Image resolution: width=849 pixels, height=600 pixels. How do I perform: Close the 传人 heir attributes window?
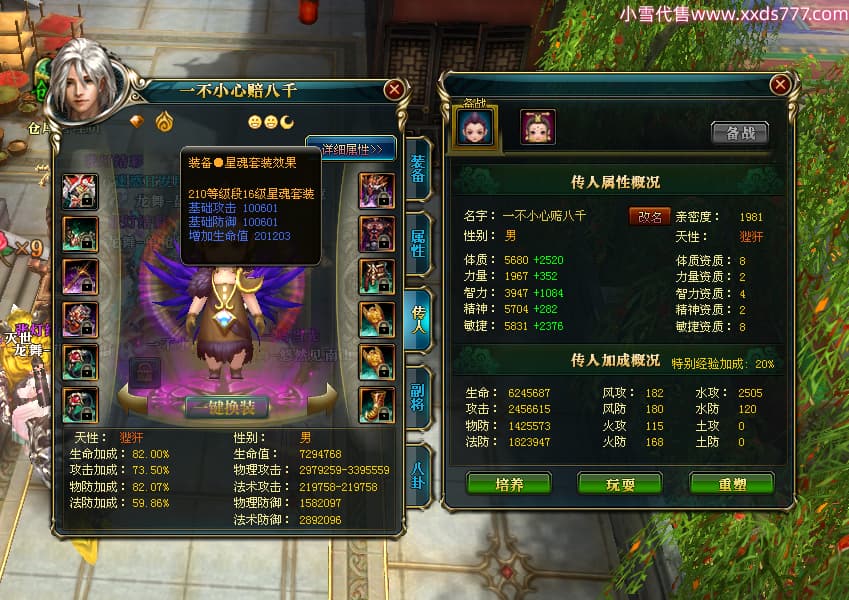coord(779,86)
